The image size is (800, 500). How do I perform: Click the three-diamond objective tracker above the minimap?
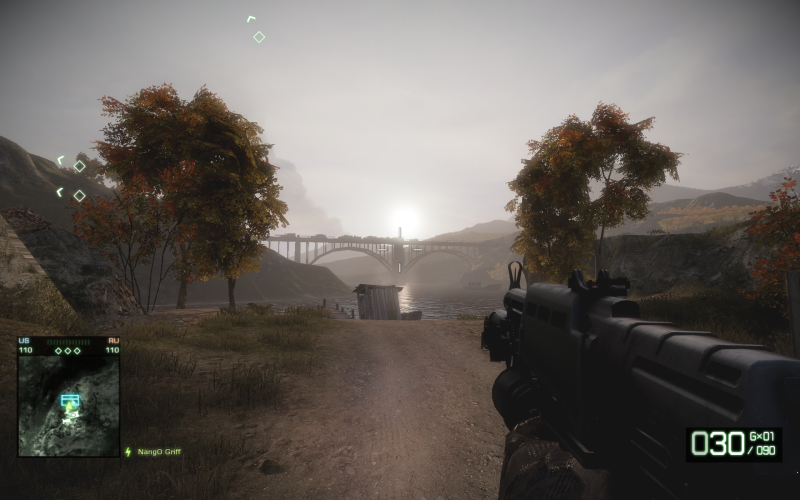click(68, 350)
